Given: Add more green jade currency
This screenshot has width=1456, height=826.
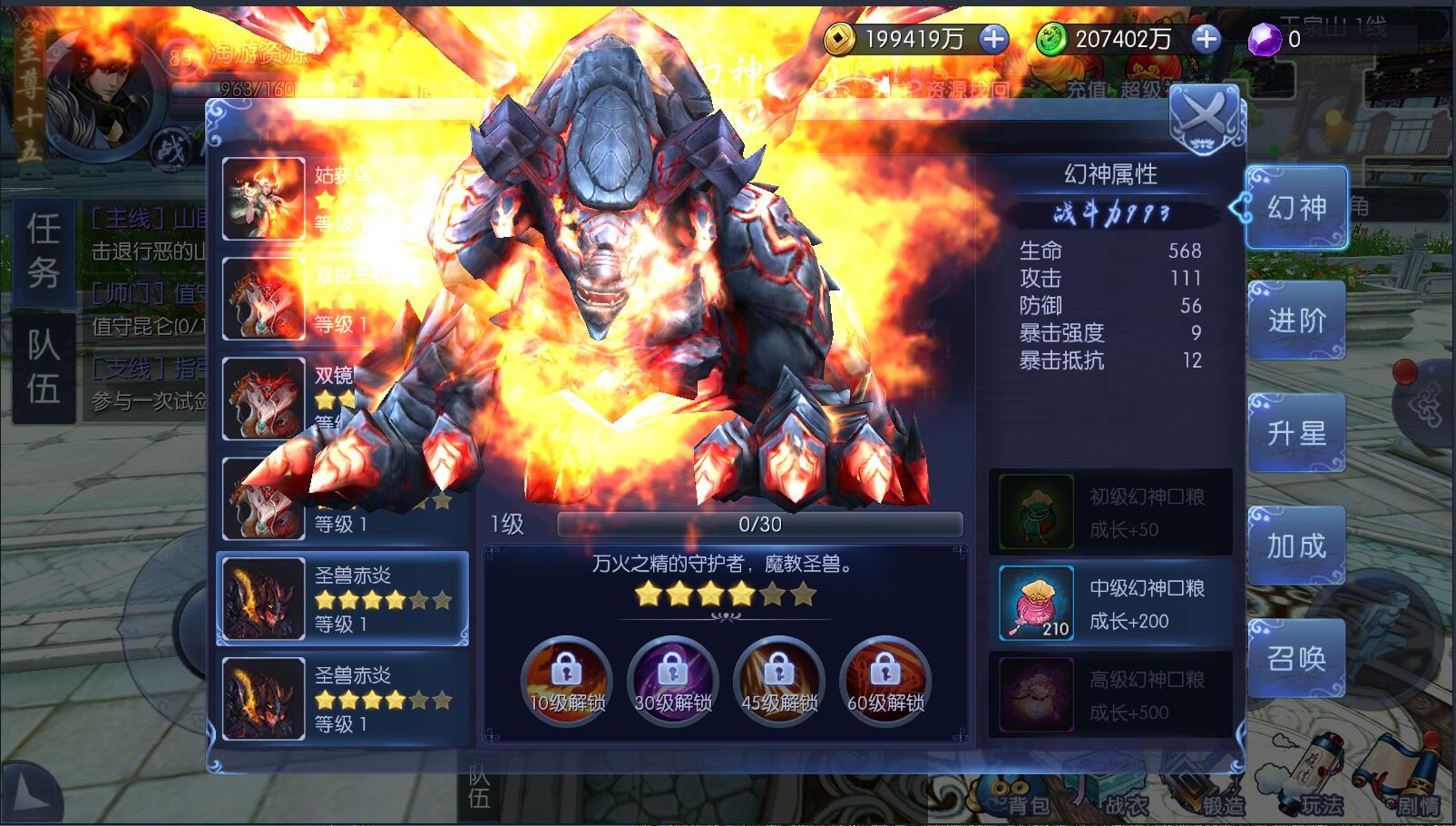Looking at the screenshot, I should pyautogui.click(x=1206, y=39).
